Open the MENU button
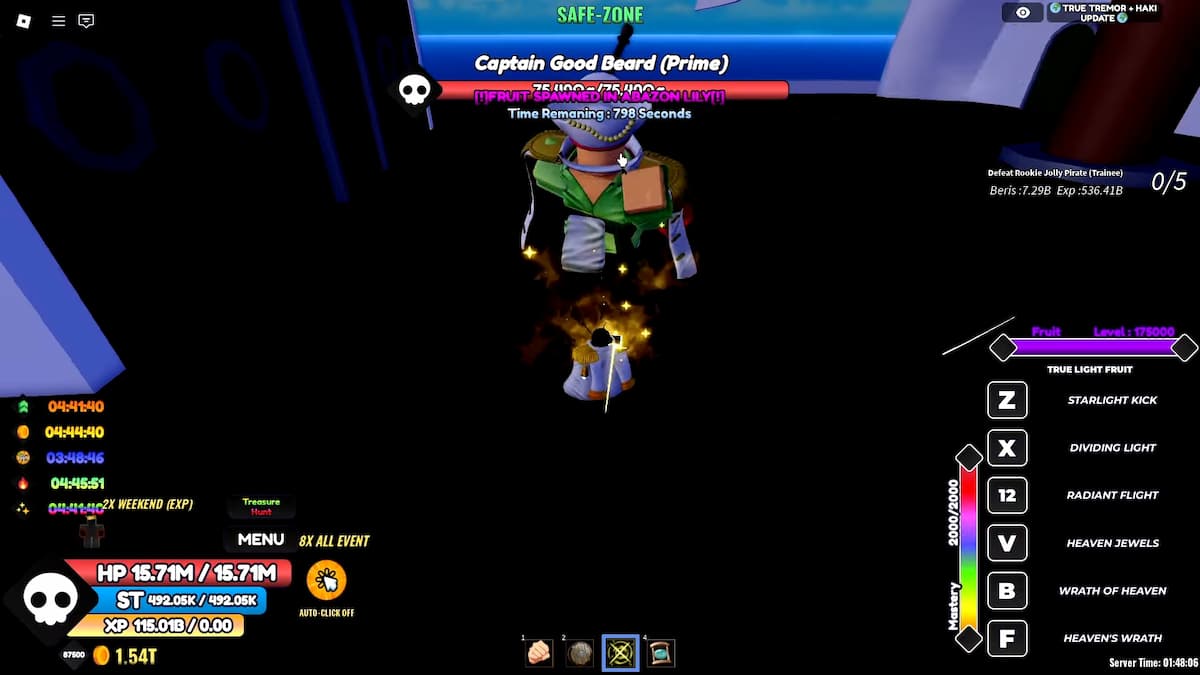This screenshot has width=1200, height=675. point(261,539)
